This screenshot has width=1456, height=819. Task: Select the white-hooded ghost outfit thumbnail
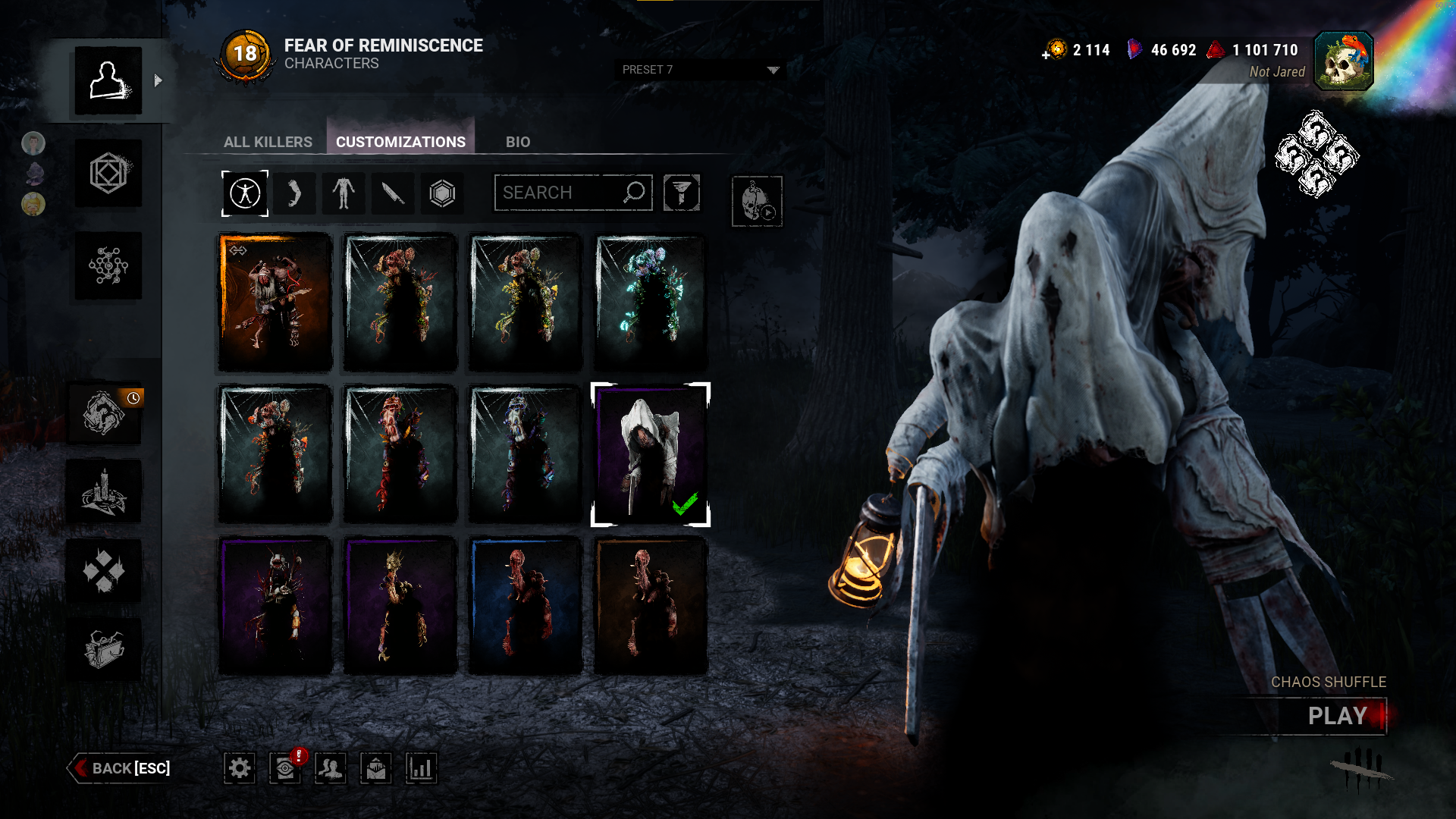(650, 454)
